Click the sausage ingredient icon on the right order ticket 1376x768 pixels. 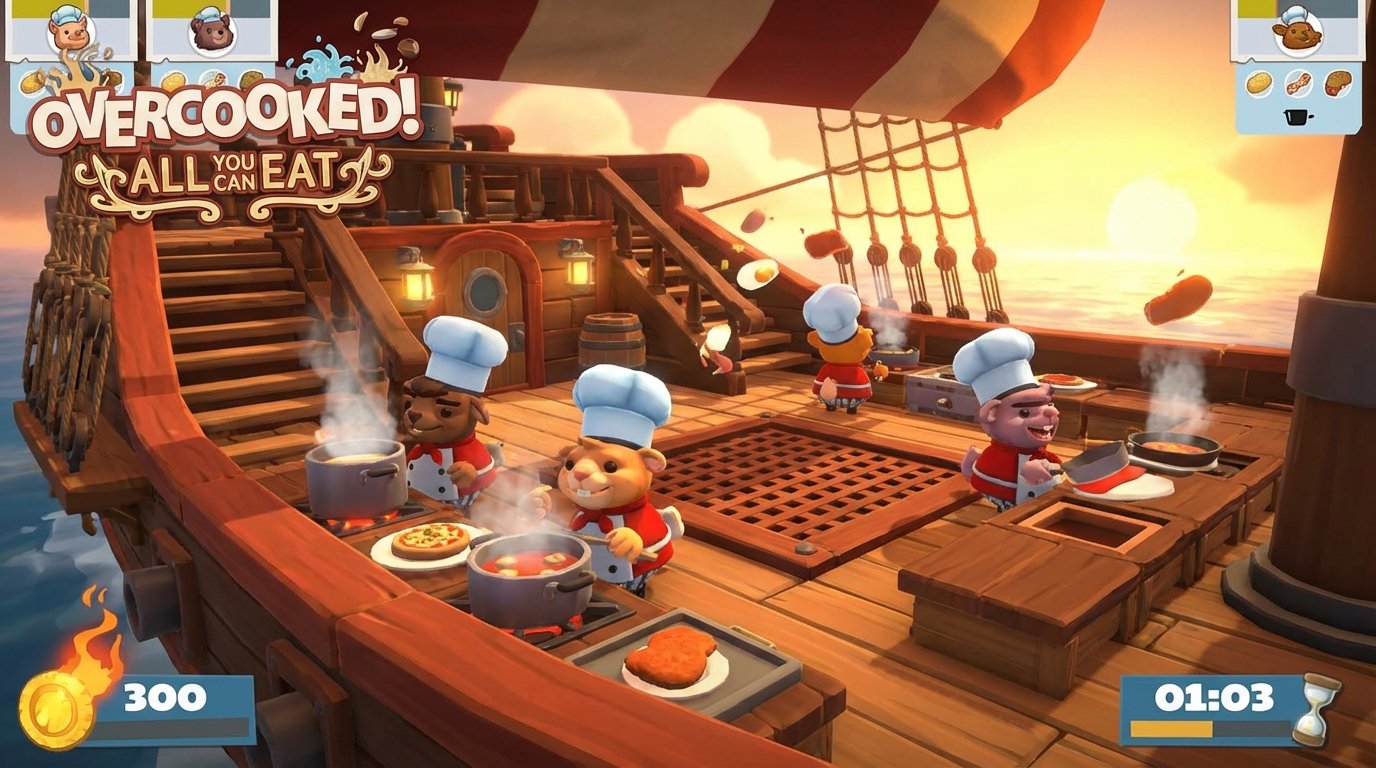coord(1297,82)
